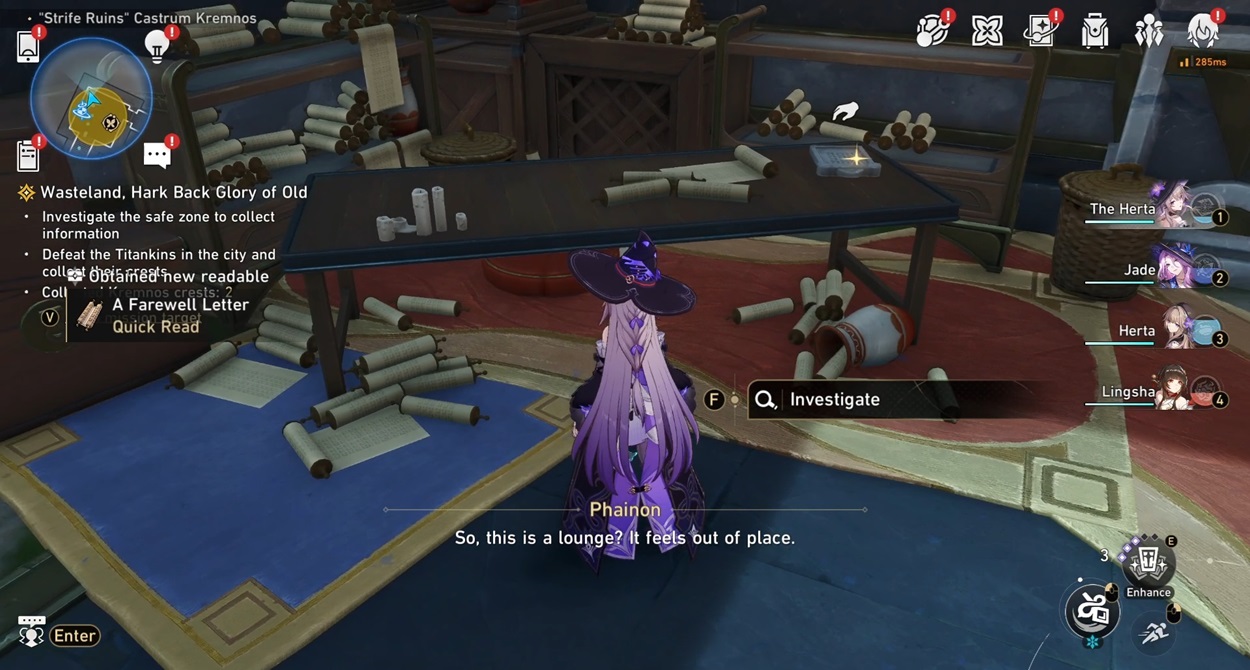Open the backpack inventory icon
Screen dimensions: 1250x670
[x=1095, y=32]
